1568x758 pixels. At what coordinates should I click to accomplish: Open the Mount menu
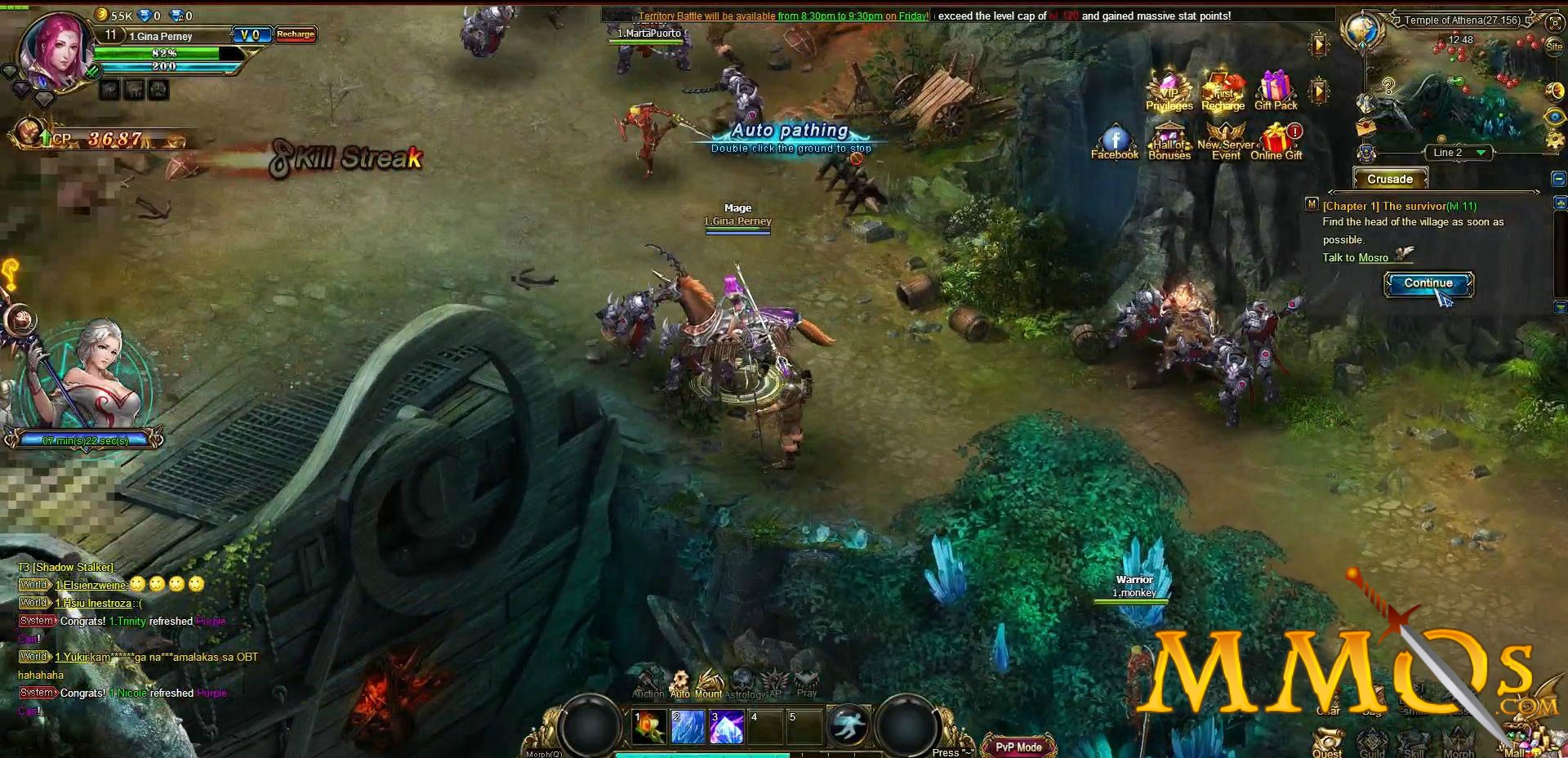(708, 684)
